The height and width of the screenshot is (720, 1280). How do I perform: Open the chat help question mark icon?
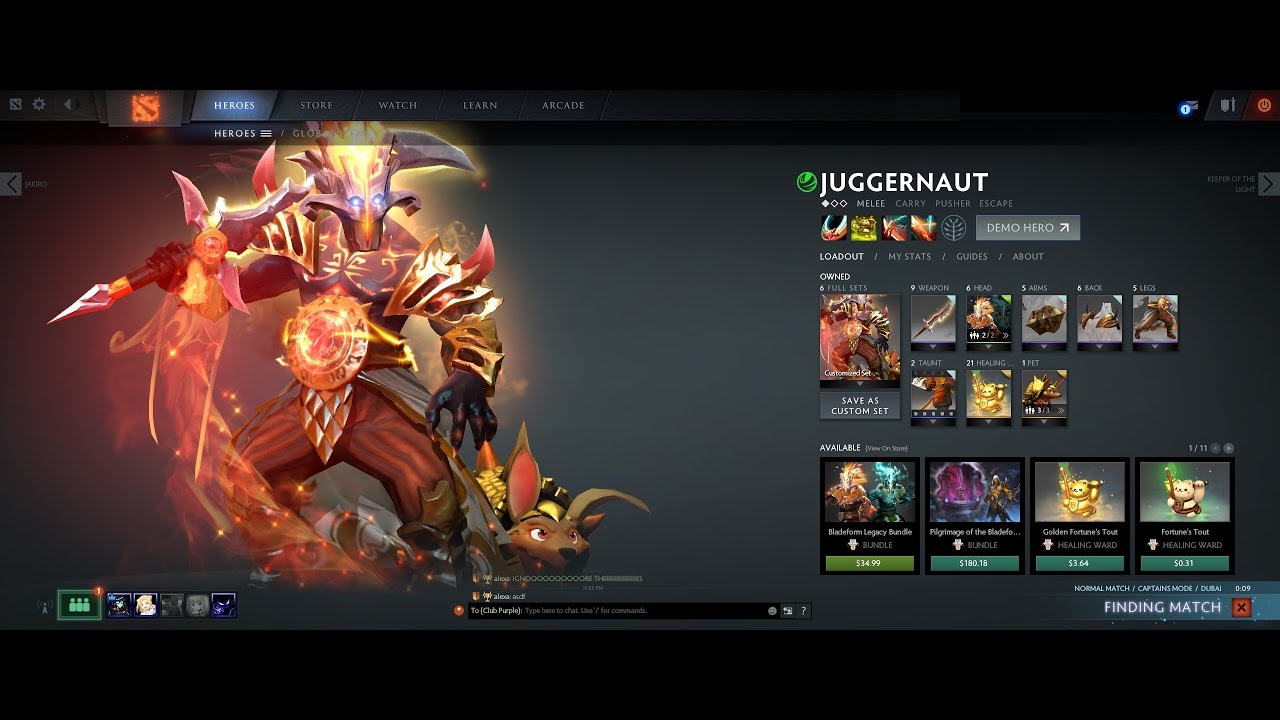click(x=803, y=611)
